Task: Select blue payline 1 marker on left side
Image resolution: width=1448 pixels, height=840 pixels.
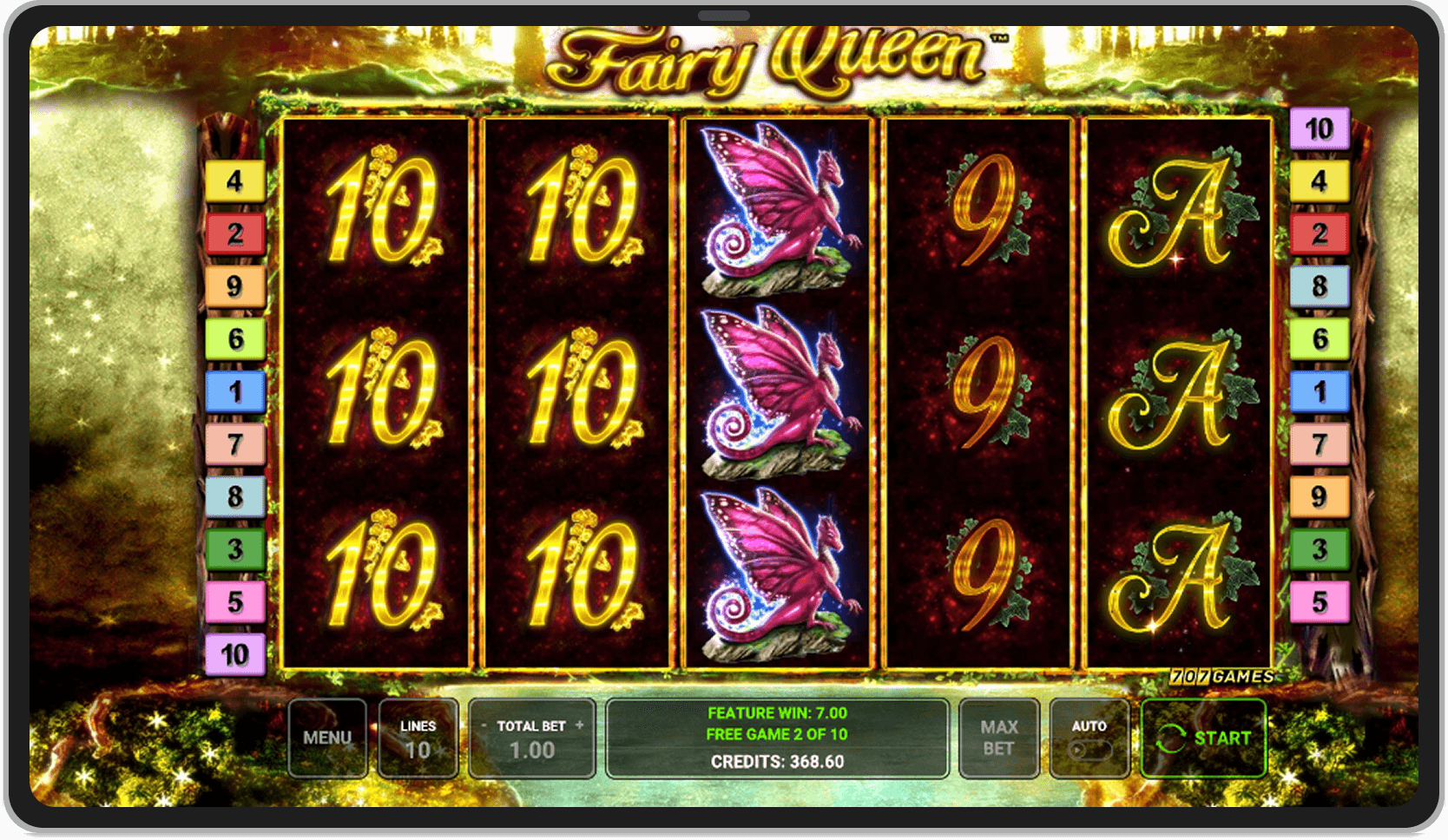Action: coord(235,392)
